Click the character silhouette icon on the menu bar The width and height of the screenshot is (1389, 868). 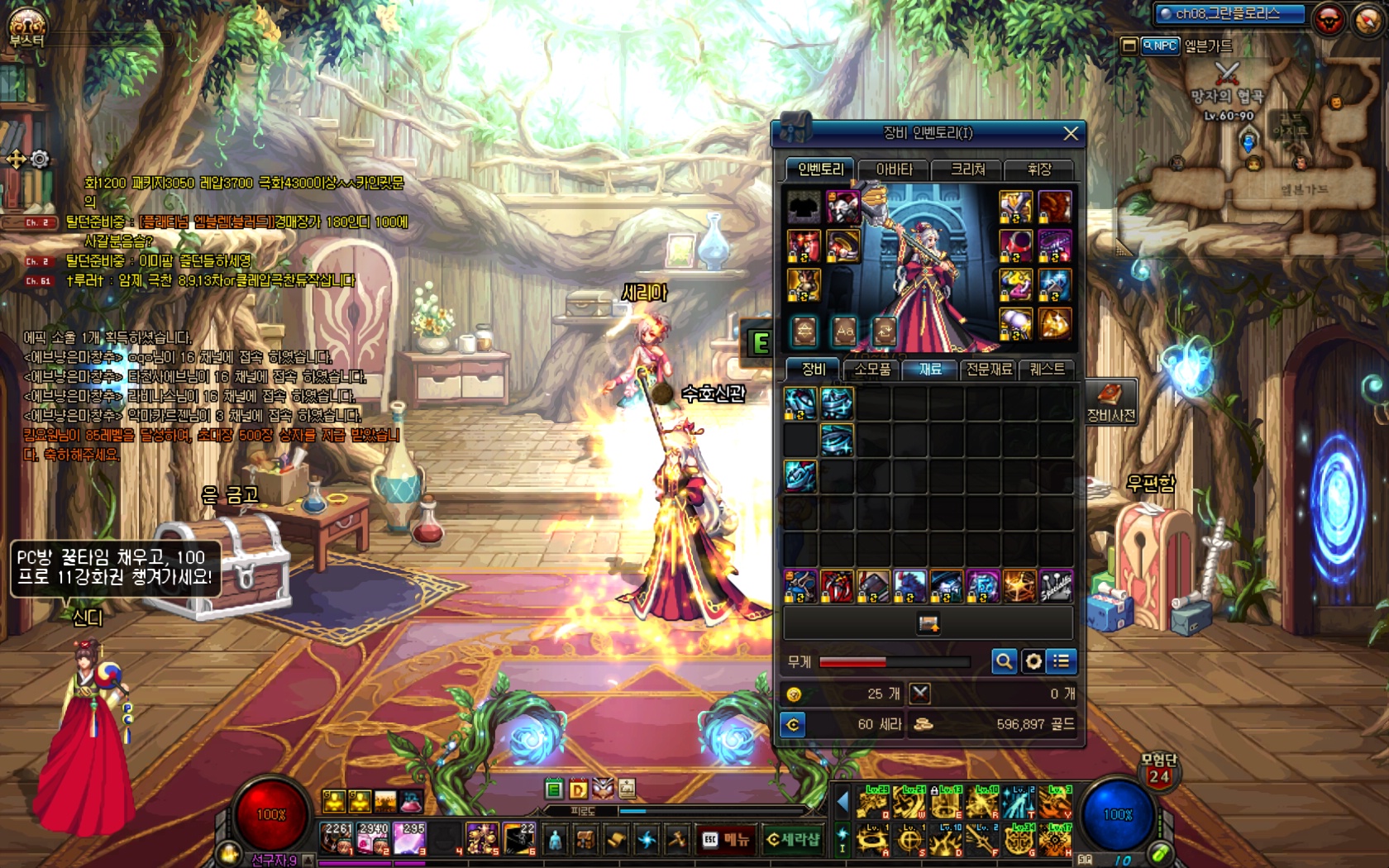(556, 840)
